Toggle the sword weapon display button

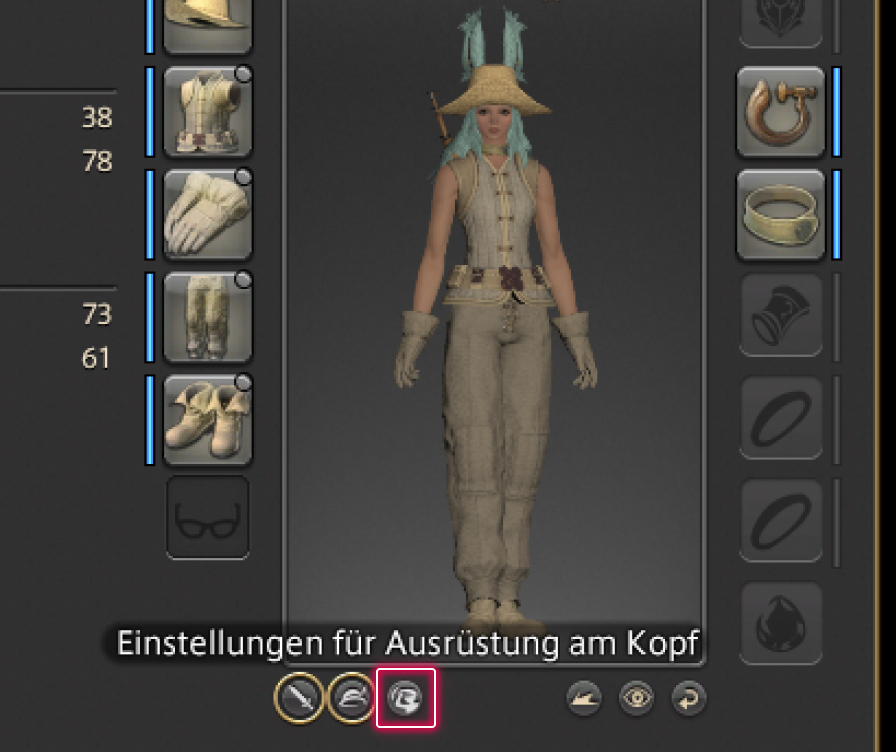[x=298, y=697]
